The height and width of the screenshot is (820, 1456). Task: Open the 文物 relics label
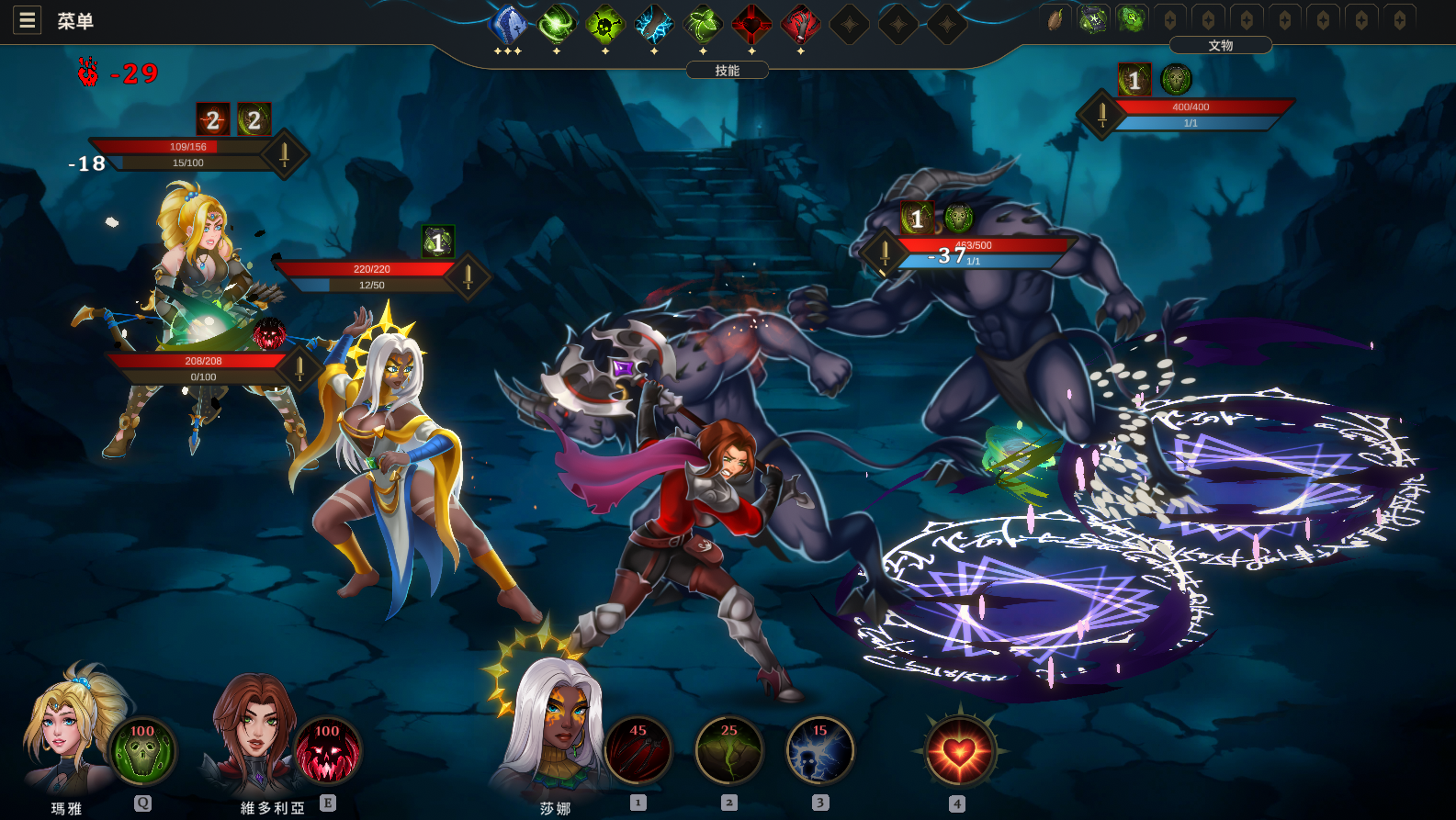[1220, 45]
